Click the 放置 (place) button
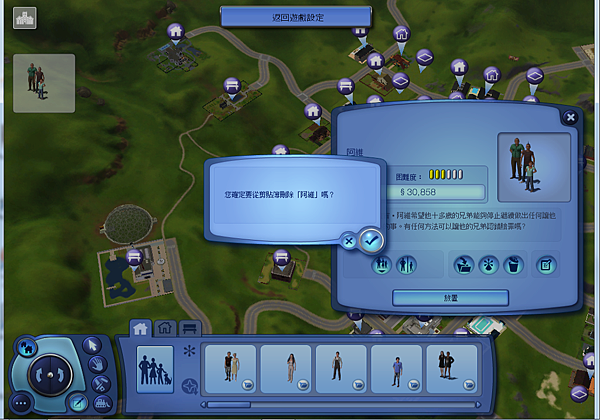600x420 pixels. click(x=450, y=298)
